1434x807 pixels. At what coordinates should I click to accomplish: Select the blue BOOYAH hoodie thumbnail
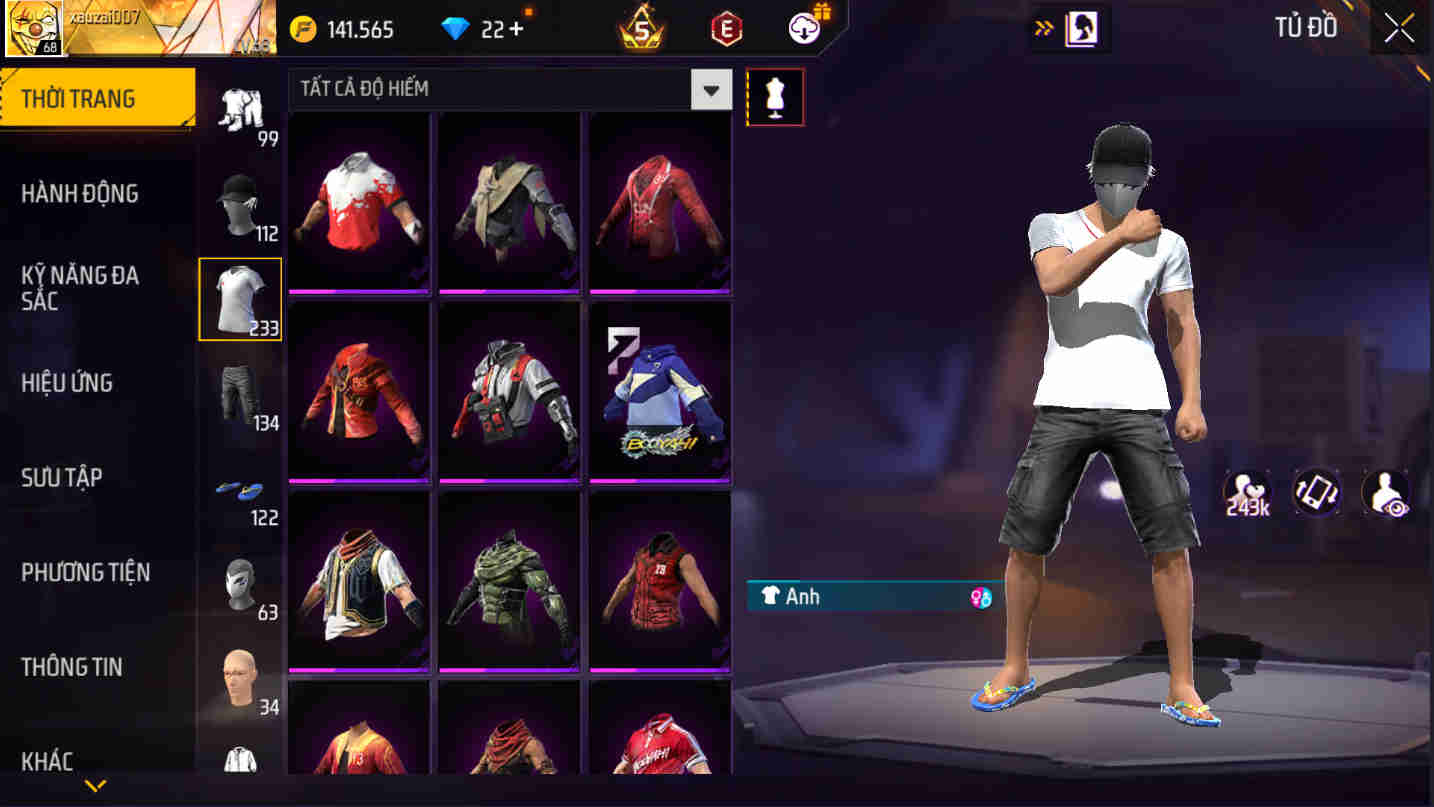pyautogui.click(x=660, y=391)
